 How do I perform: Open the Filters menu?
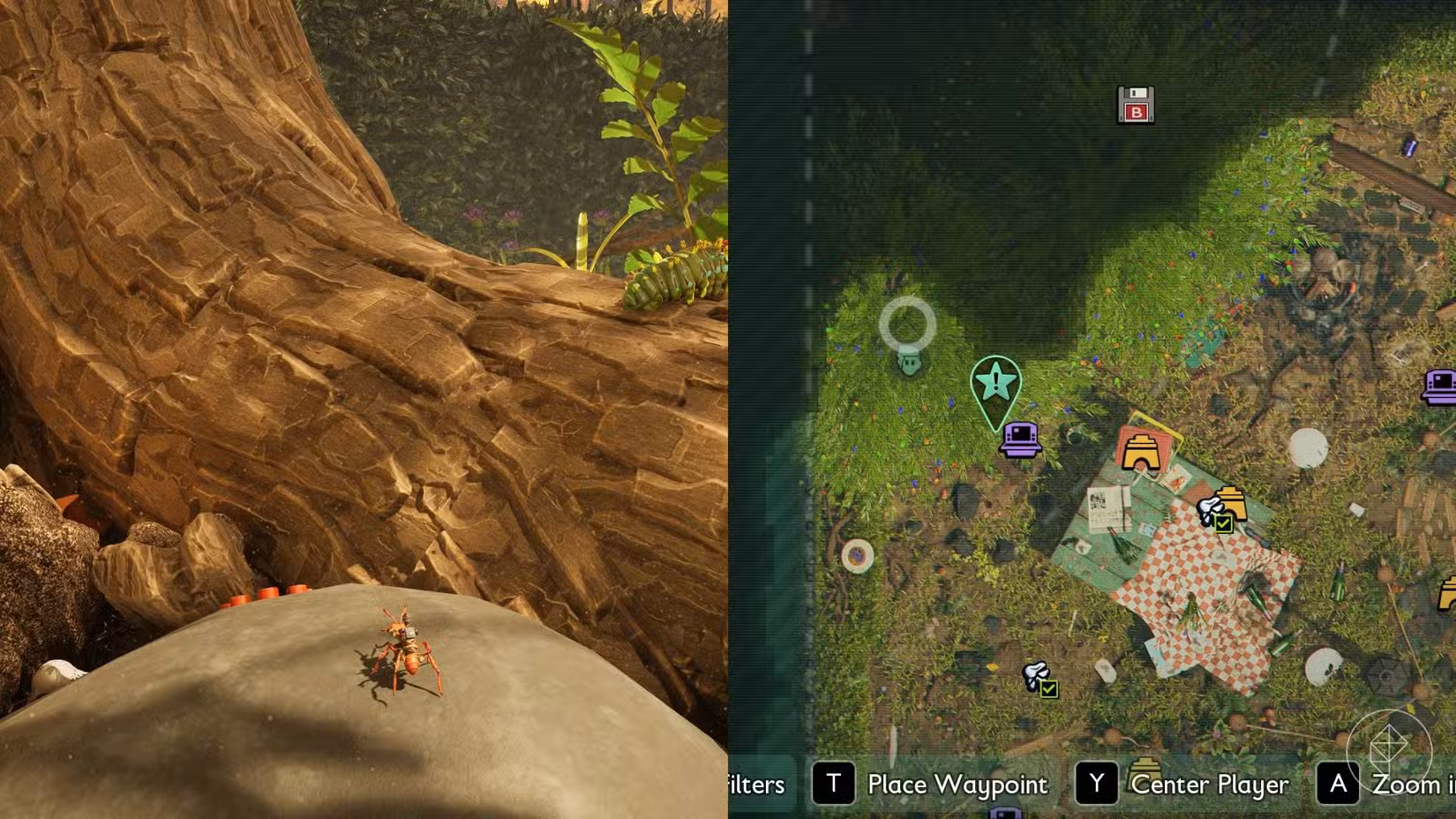pyautogui.click(x=754, y=785)
